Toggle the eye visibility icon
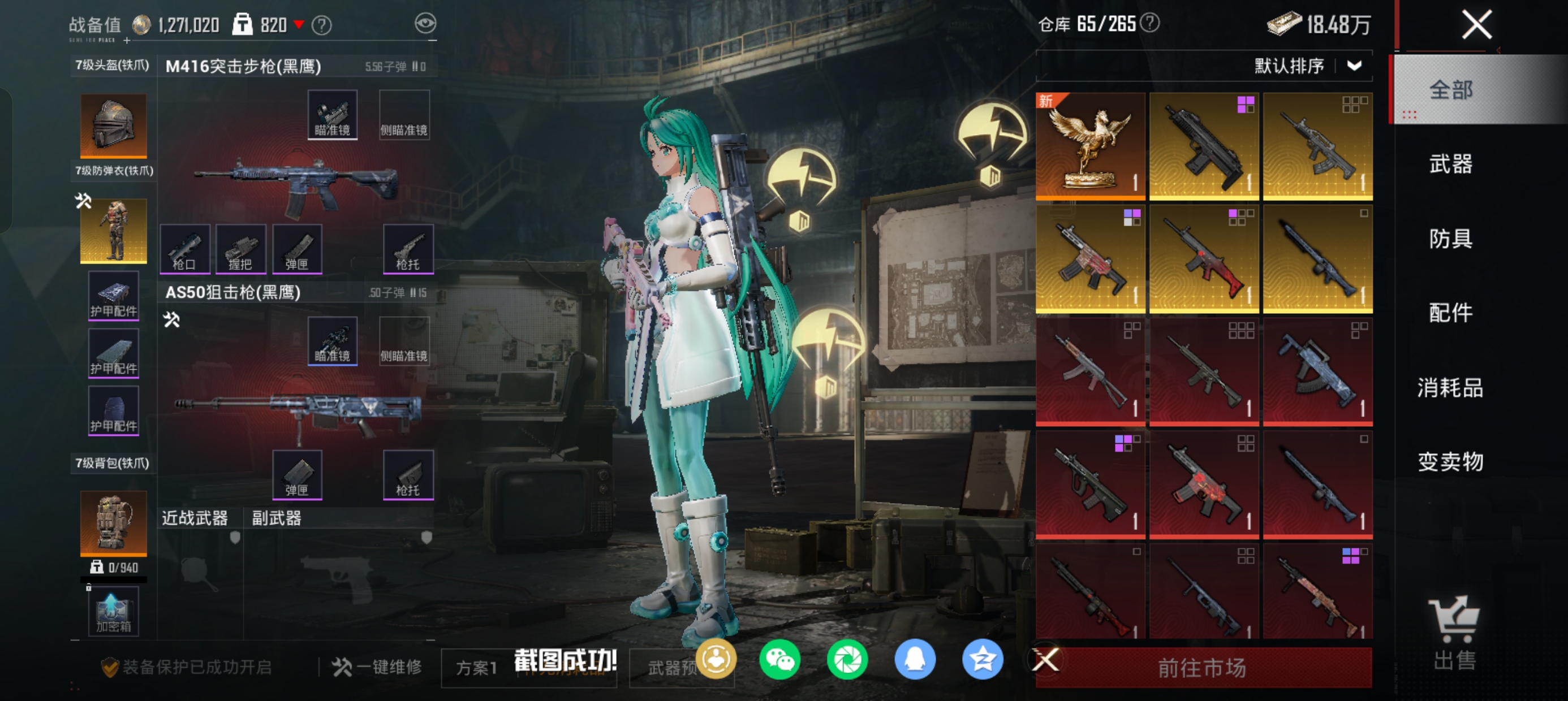 [x=425, y=24]
